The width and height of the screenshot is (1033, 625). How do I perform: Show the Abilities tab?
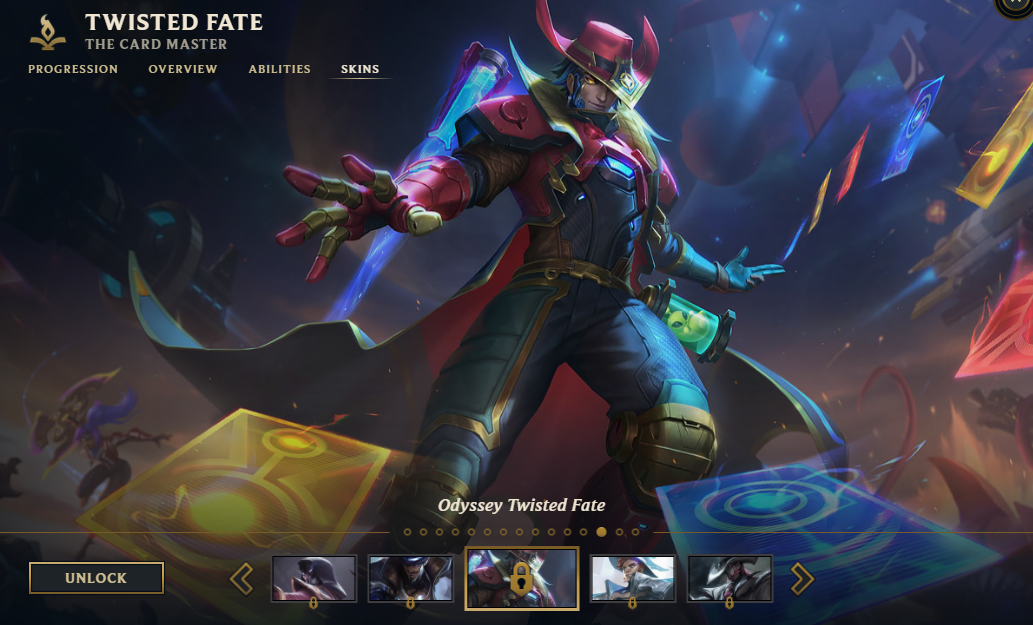(x=280, y=69)
